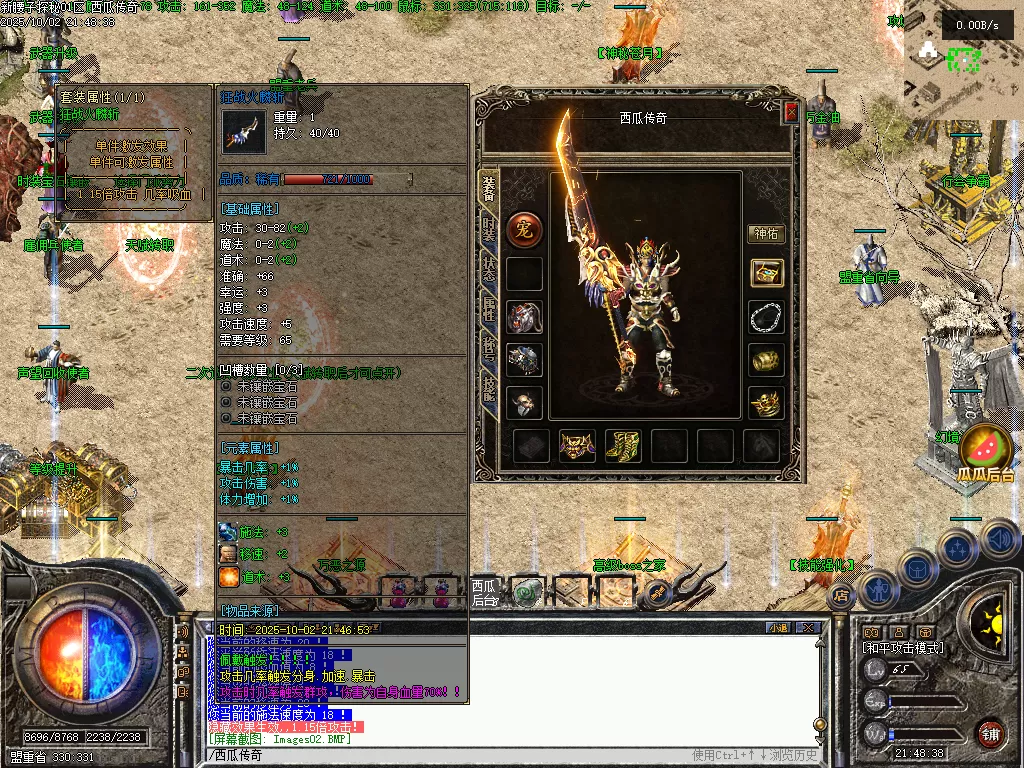The height and width of the screenshot is (768, 1024).
Task: Choose the golden skull ring slot
Action: pyautogui.click(x=766, y=403)
